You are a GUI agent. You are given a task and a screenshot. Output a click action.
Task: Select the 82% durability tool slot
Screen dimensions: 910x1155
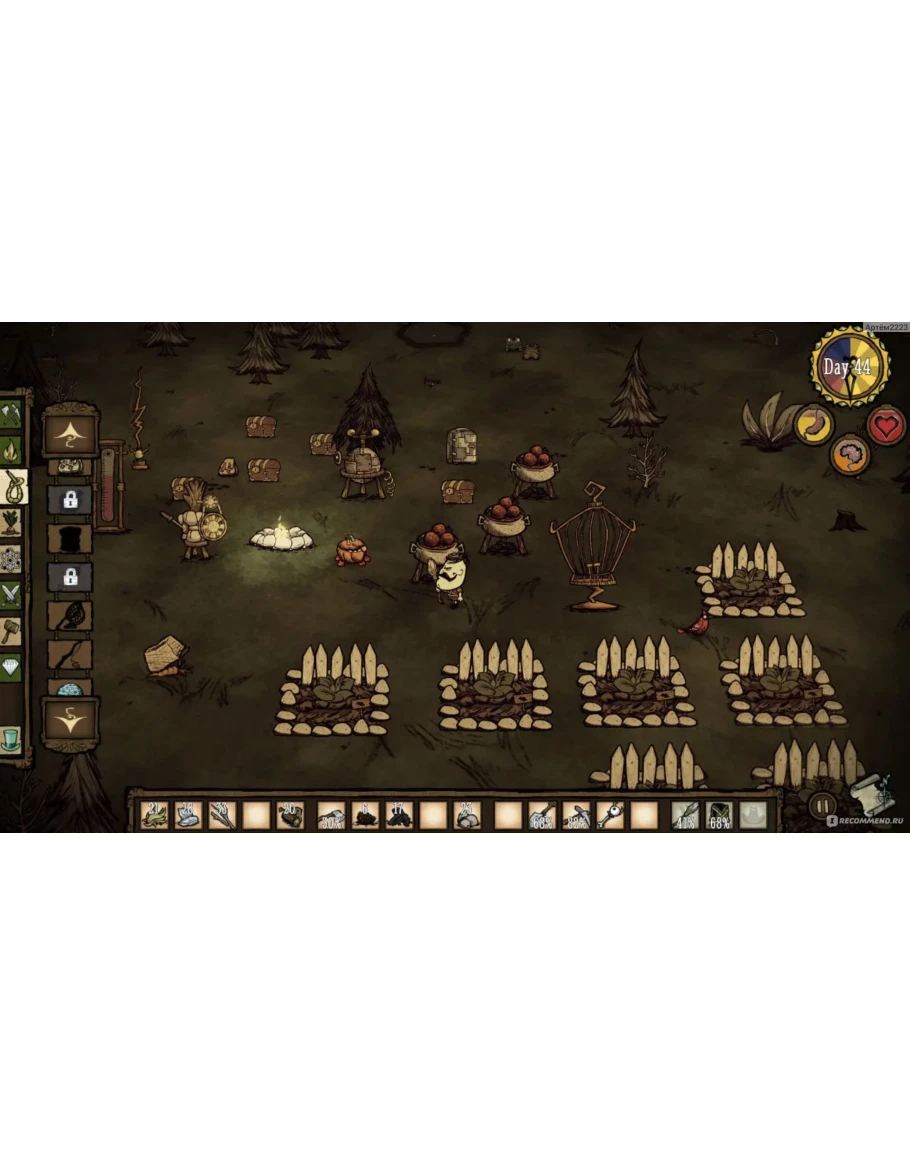point(576,815)
